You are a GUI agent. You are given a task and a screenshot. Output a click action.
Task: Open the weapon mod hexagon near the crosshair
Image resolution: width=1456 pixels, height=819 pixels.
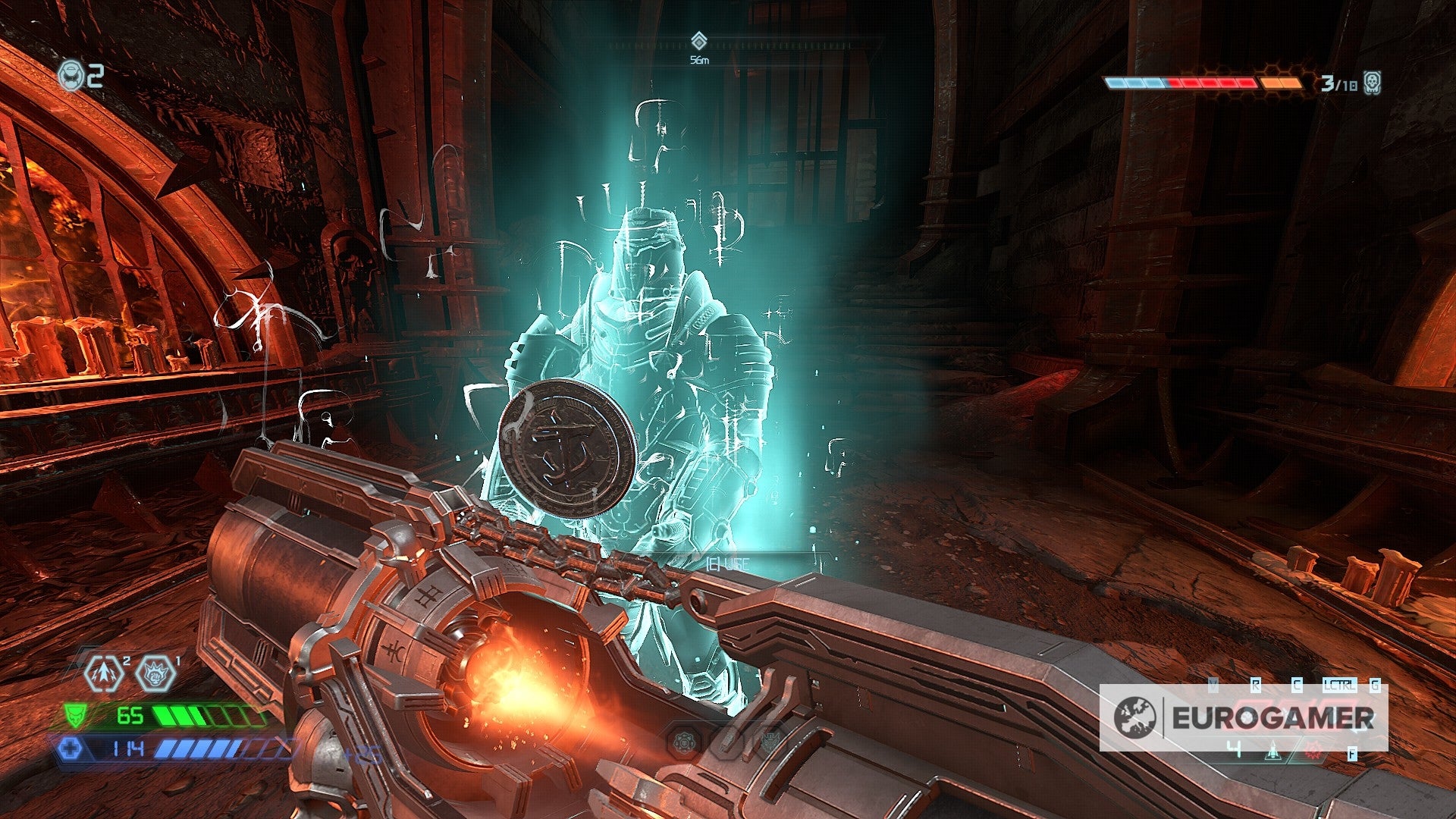coord(684,742)
